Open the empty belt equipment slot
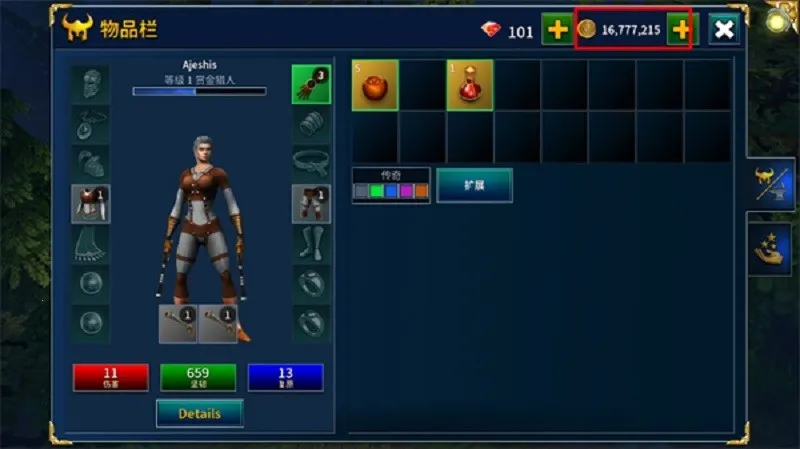Image resolution: width=800 pixels, height=449 pixels. pos(311,162)
